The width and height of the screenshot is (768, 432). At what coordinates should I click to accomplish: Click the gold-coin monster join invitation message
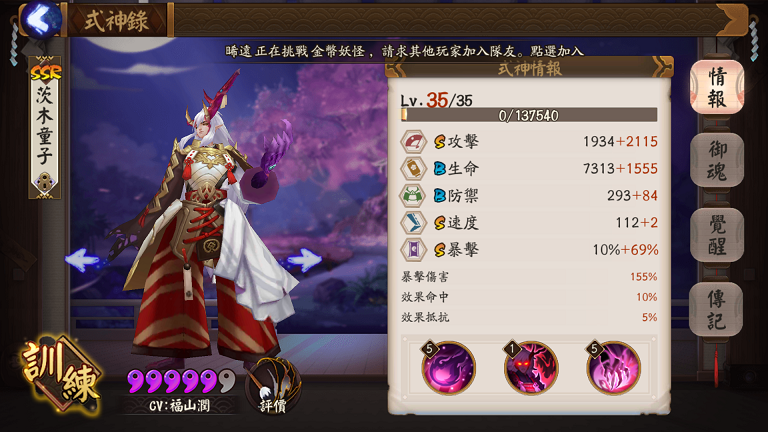404,50
